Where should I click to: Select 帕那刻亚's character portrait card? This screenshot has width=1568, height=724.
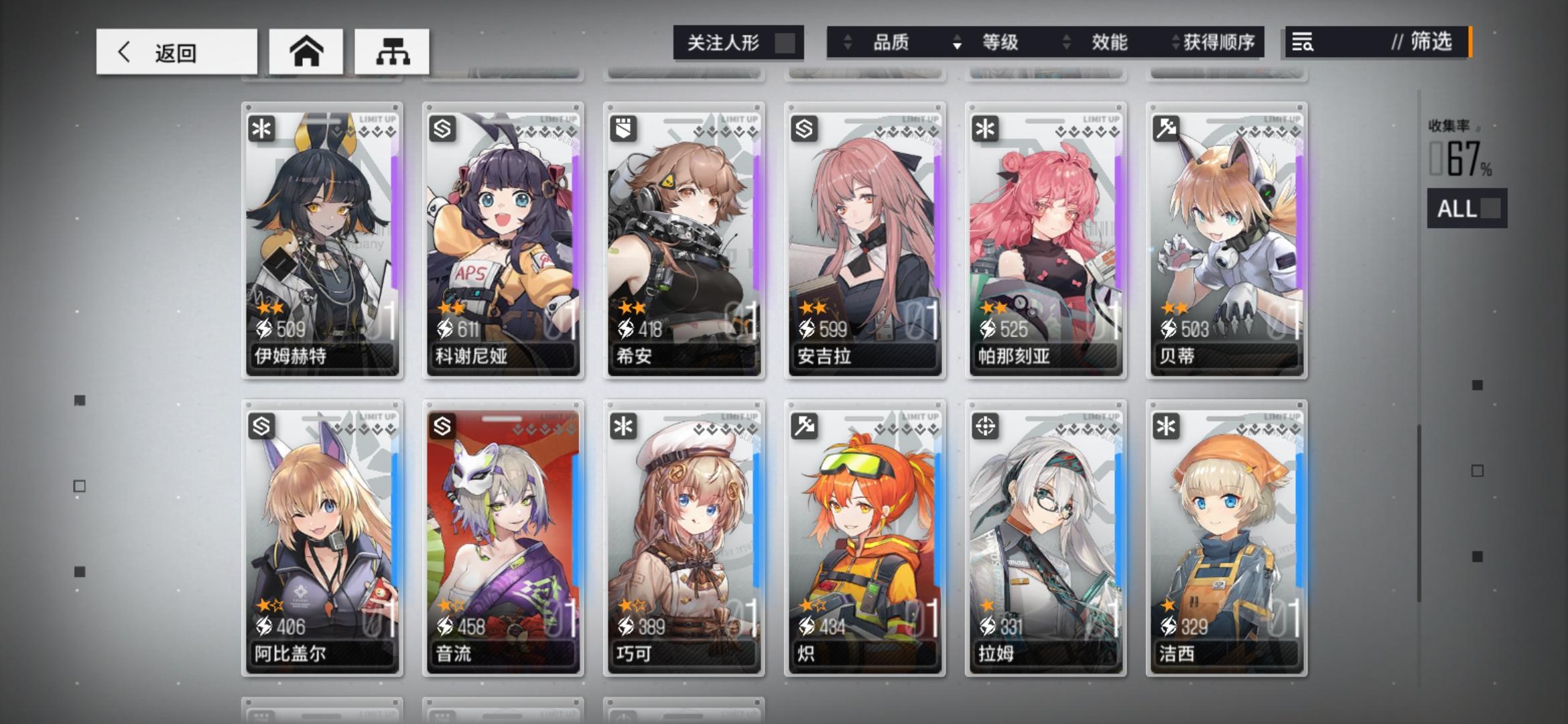(1045, 241)
